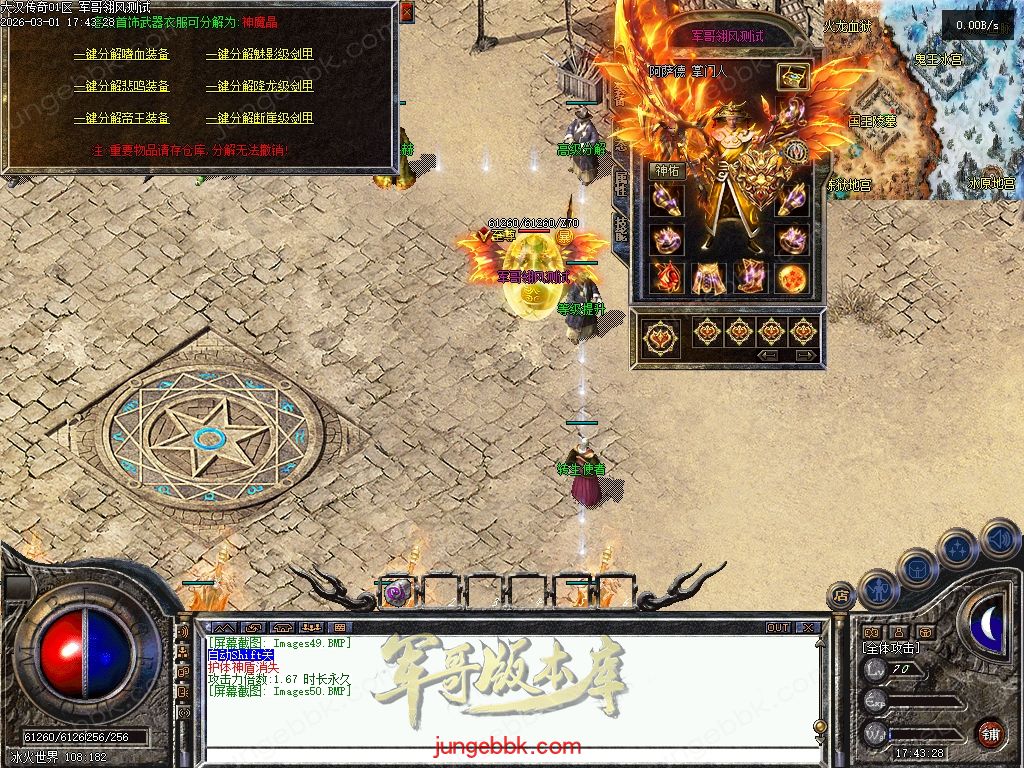Select 一键分解嗜血装备 option

tap(121, 54)
